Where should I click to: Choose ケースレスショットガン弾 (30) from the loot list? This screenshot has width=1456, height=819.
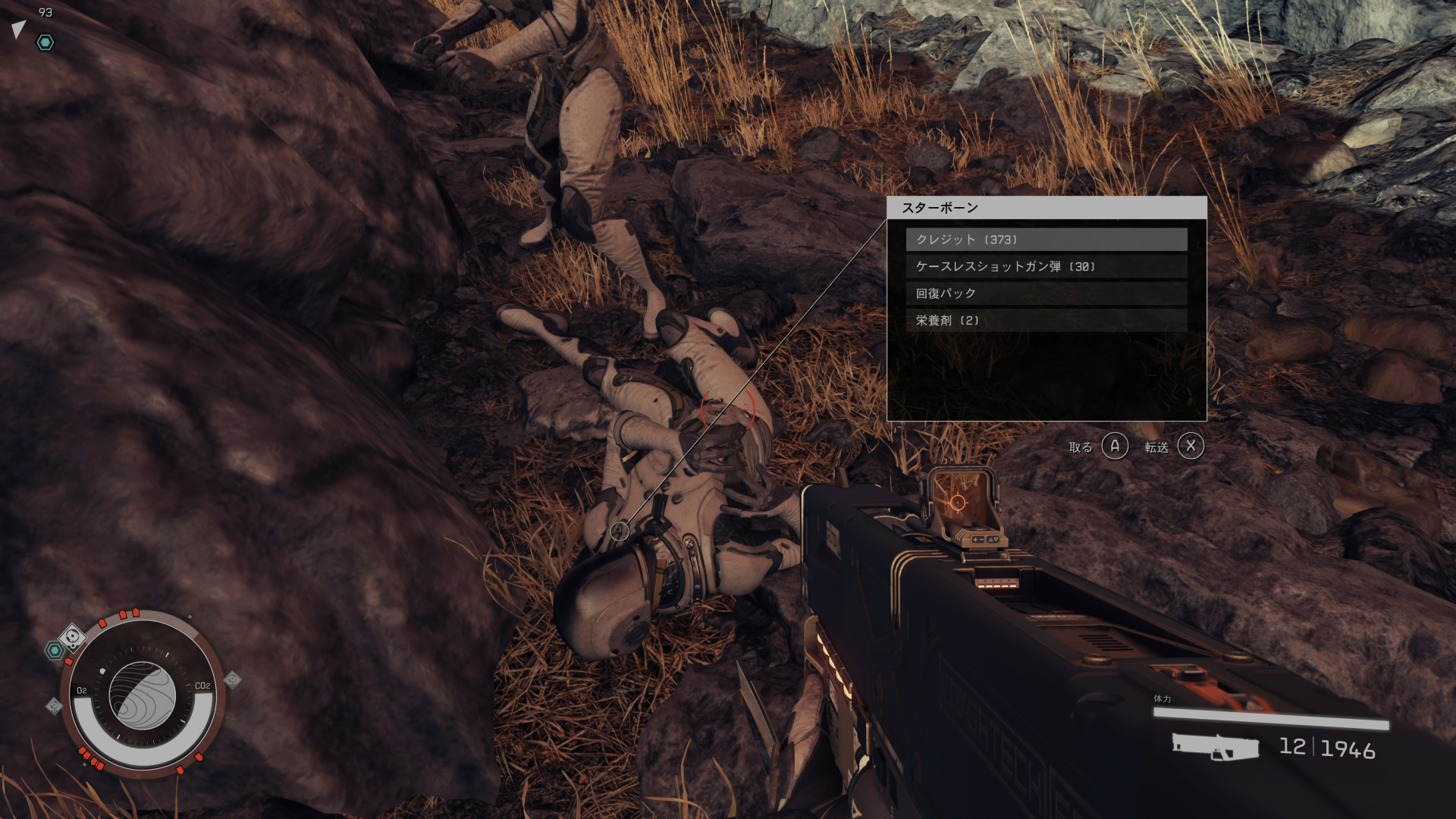(1046, 266)
